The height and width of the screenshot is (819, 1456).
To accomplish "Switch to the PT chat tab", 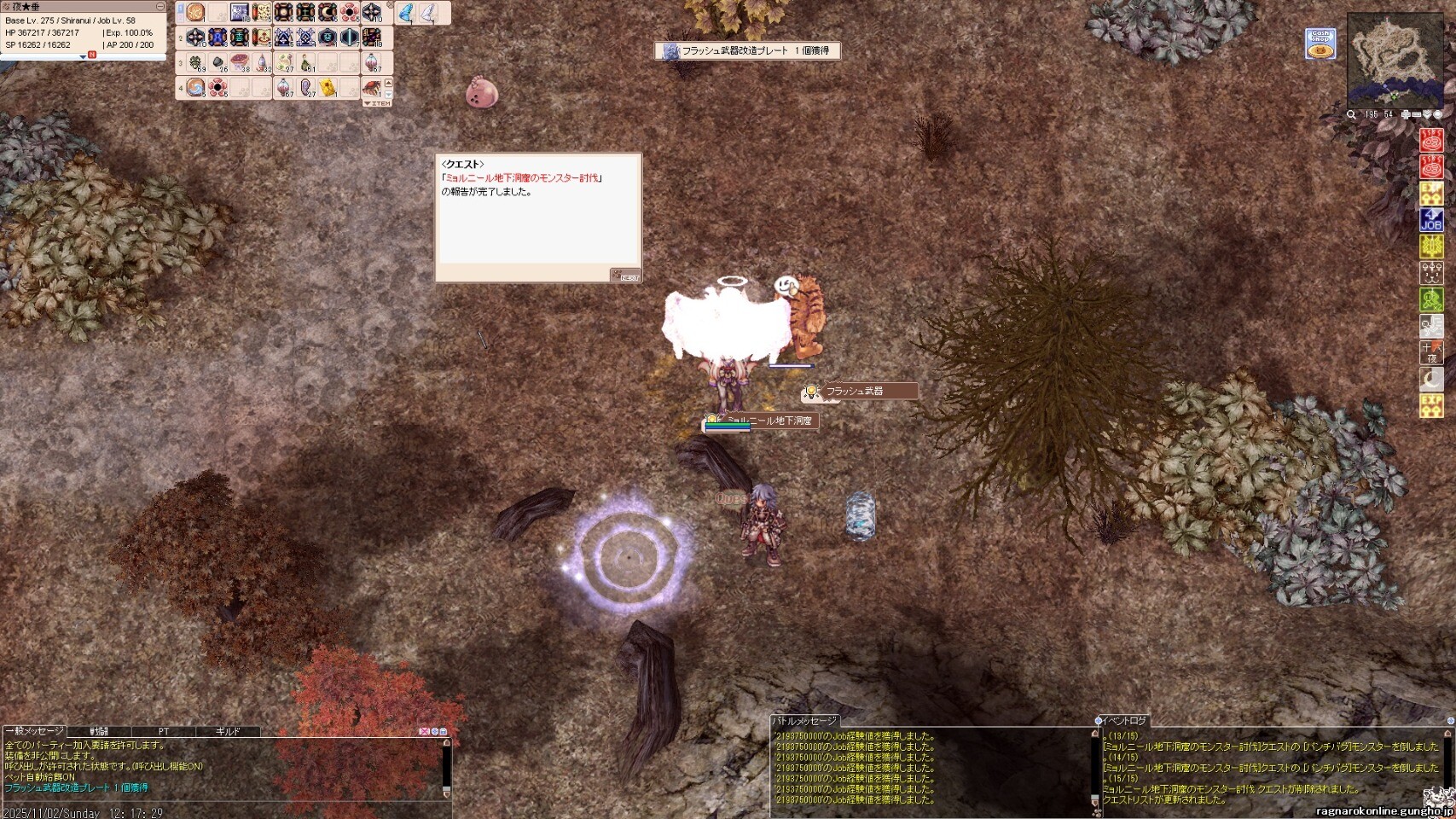I will point(164,731).
